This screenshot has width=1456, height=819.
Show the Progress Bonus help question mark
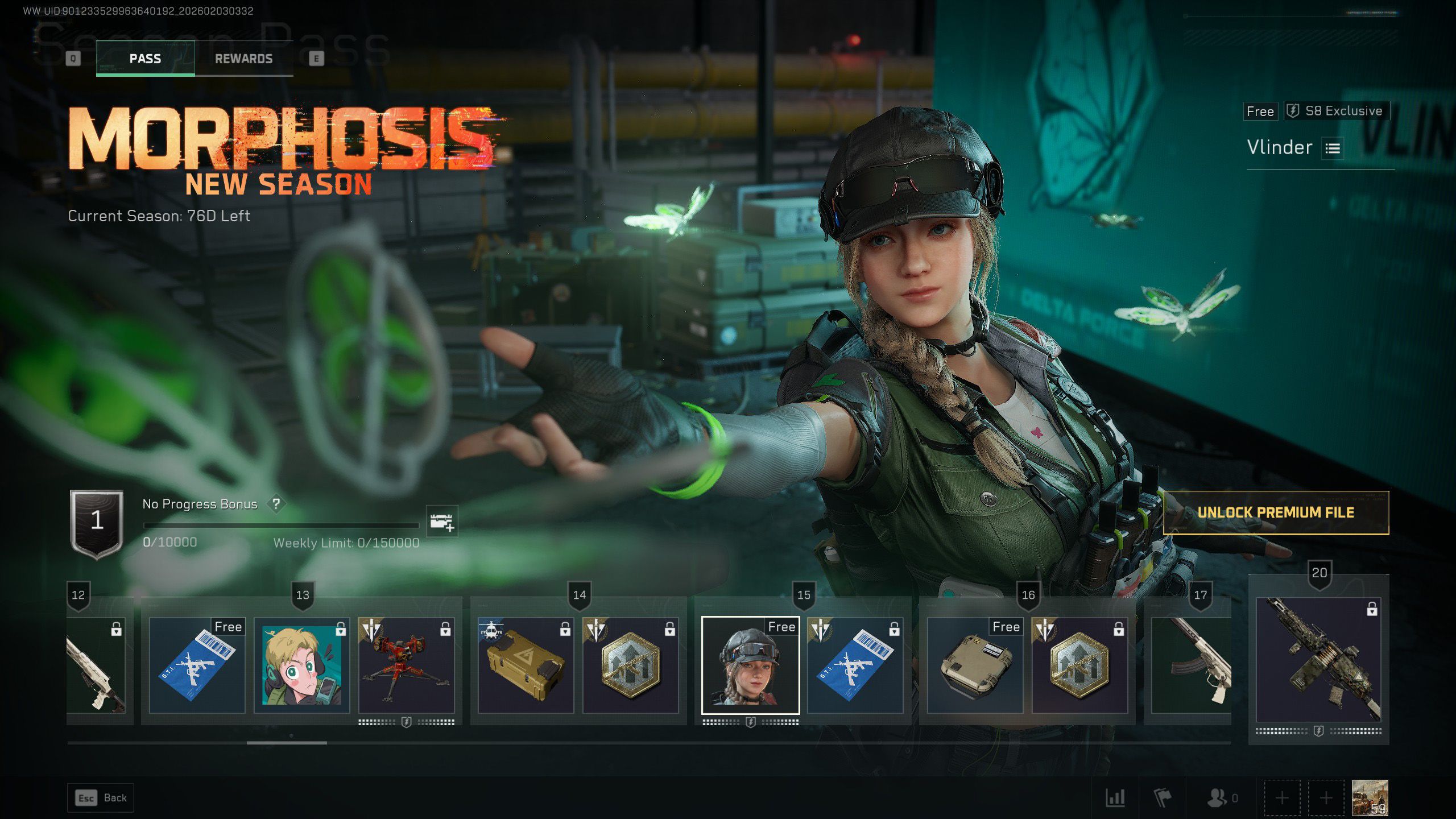point(276,504)
